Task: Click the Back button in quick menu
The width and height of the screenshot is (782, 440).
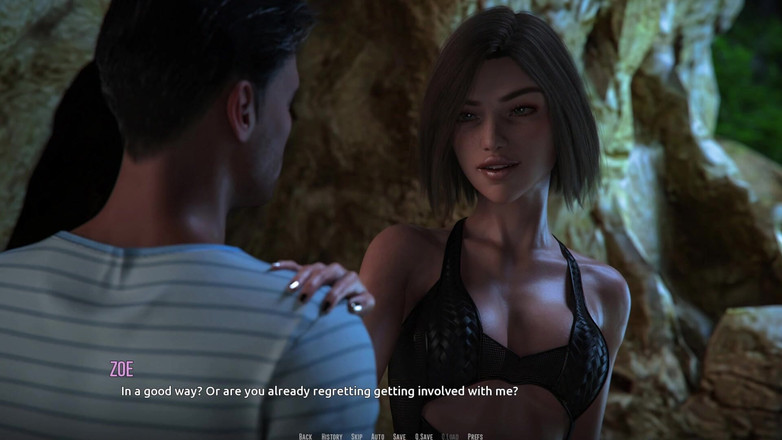Action: (x=305, y=436)
